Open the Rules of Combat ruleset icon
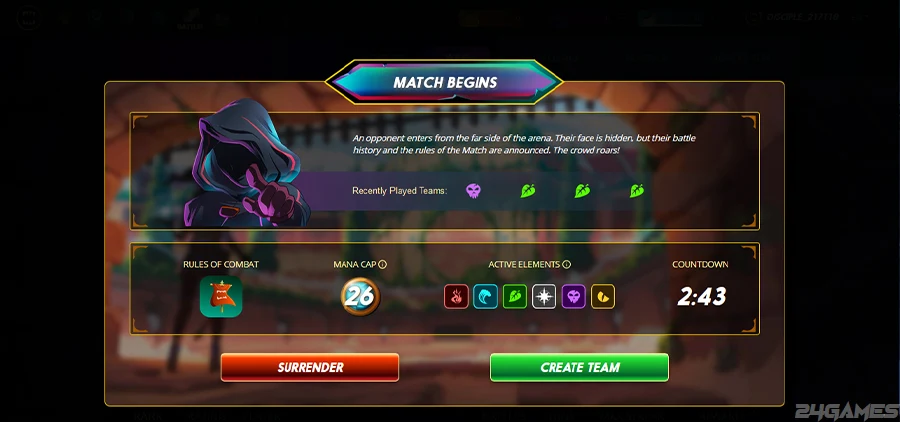The image size is (900, 422). 220,297
